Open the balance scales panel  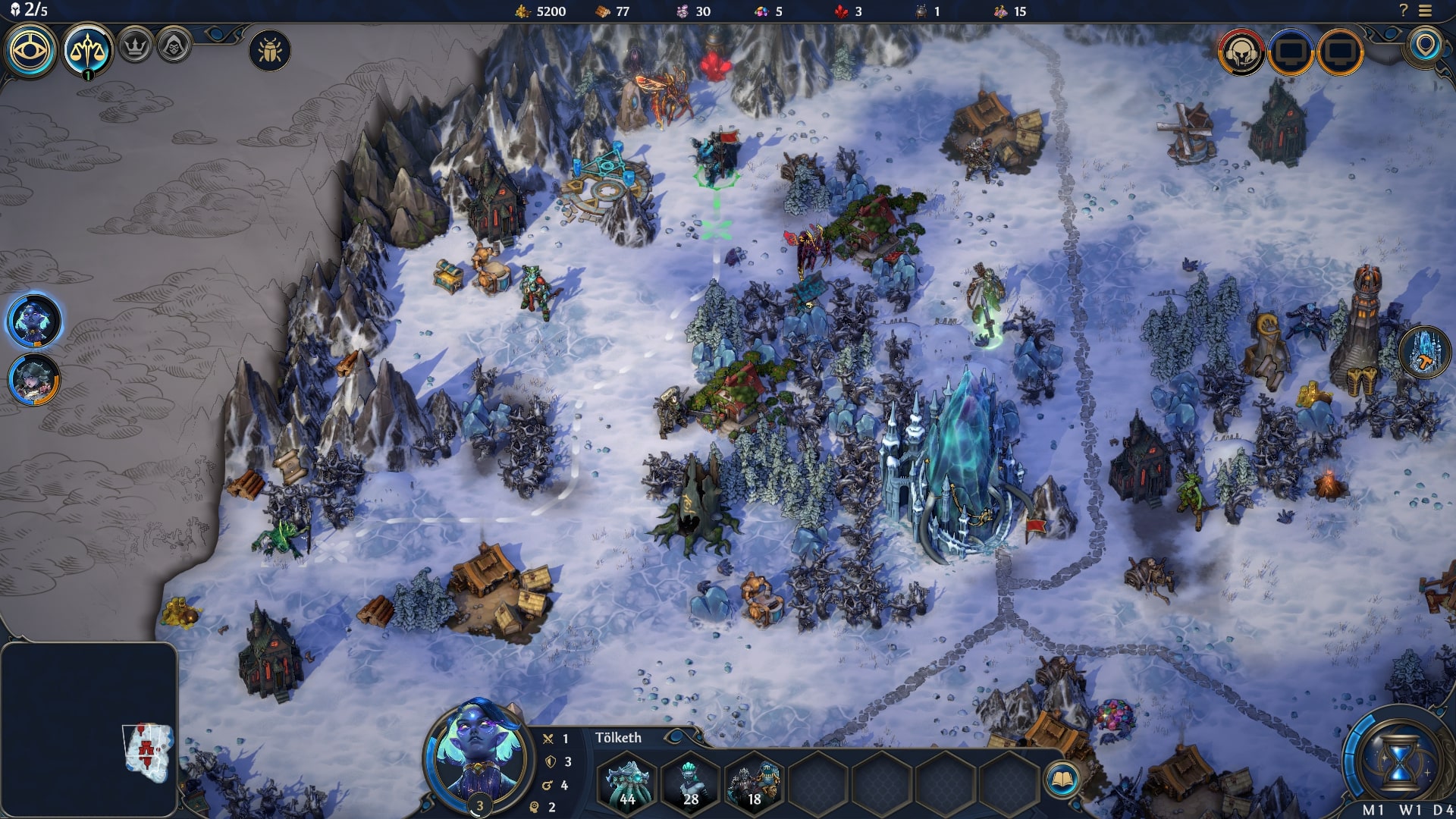[87, 51]
